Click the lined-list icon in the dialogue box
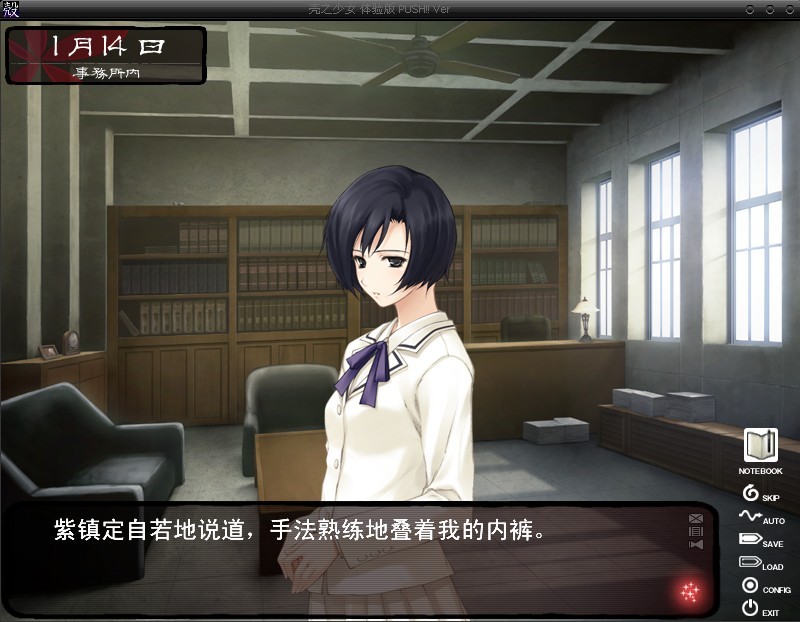 click(x=696, y=531)
